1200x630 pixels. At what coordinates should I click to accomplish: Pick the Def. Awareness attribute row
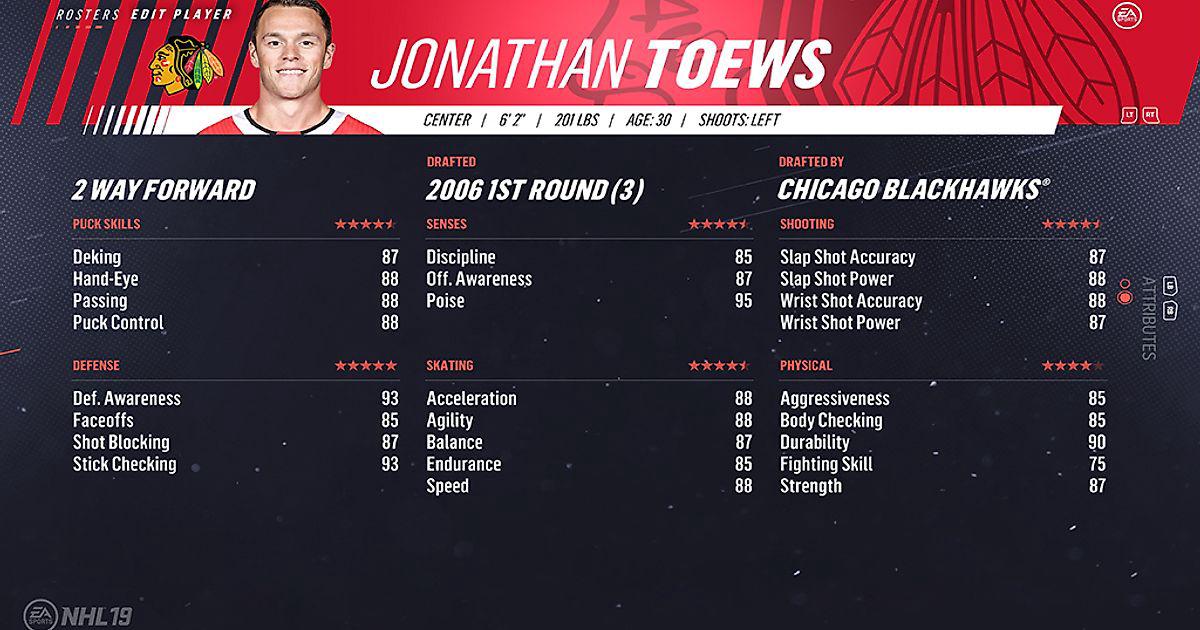235,398
